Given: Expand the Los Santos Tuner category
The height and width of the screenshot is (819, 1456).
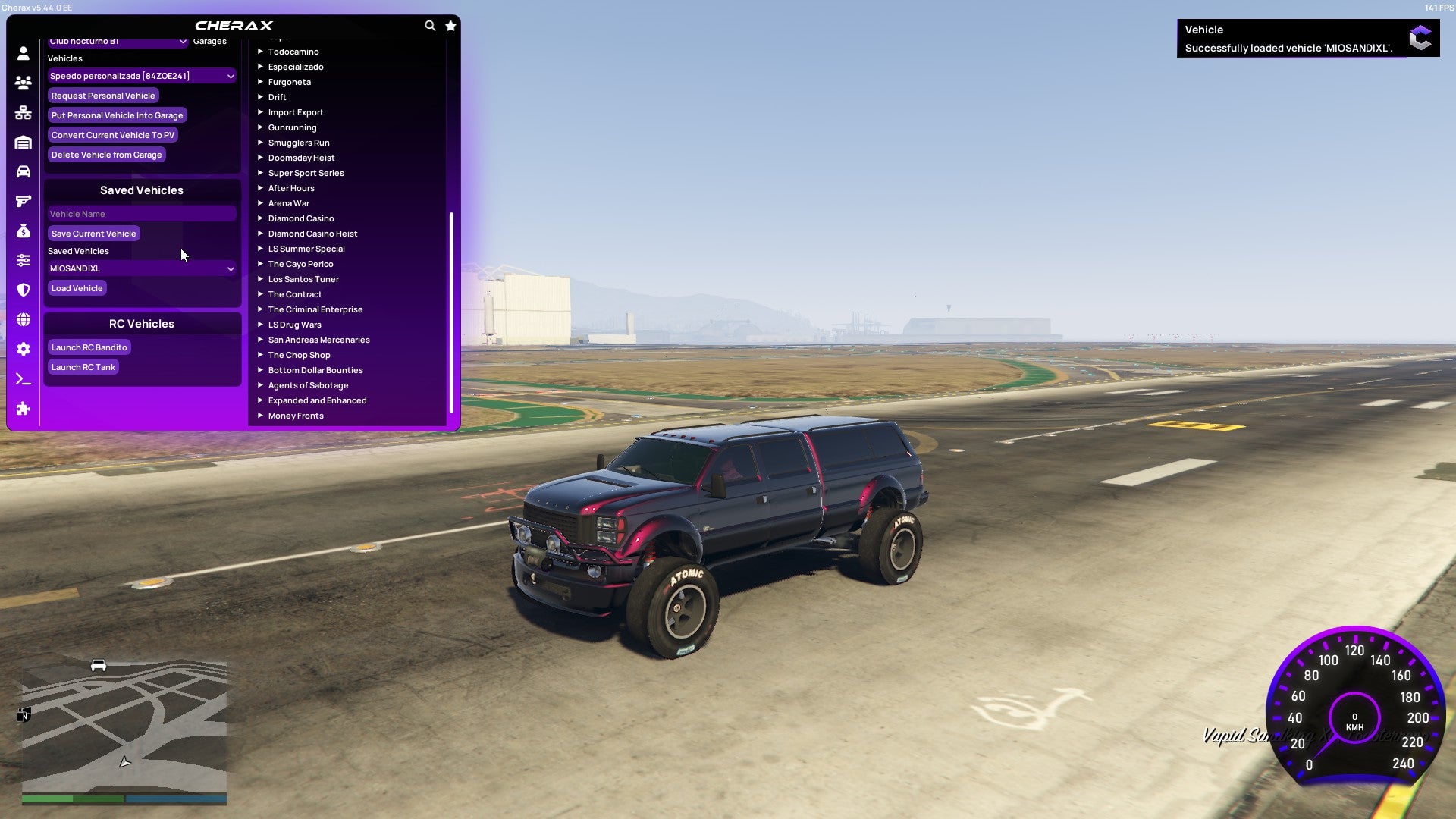Looking at the screenshot, I should pos(303,279).
